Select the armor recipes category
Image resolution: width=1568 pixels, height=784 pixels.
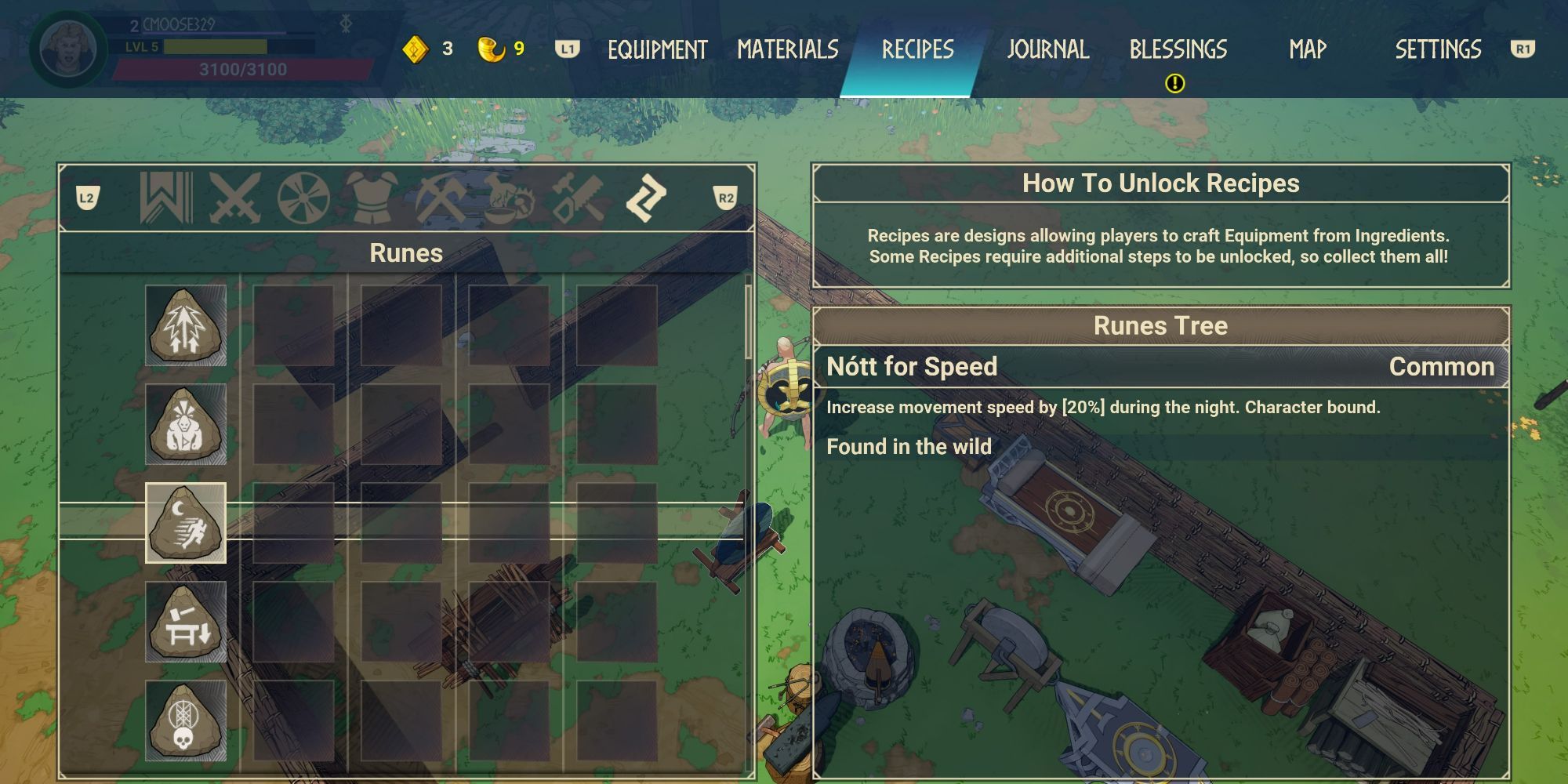pyautogui.click(x=368, y=198)
